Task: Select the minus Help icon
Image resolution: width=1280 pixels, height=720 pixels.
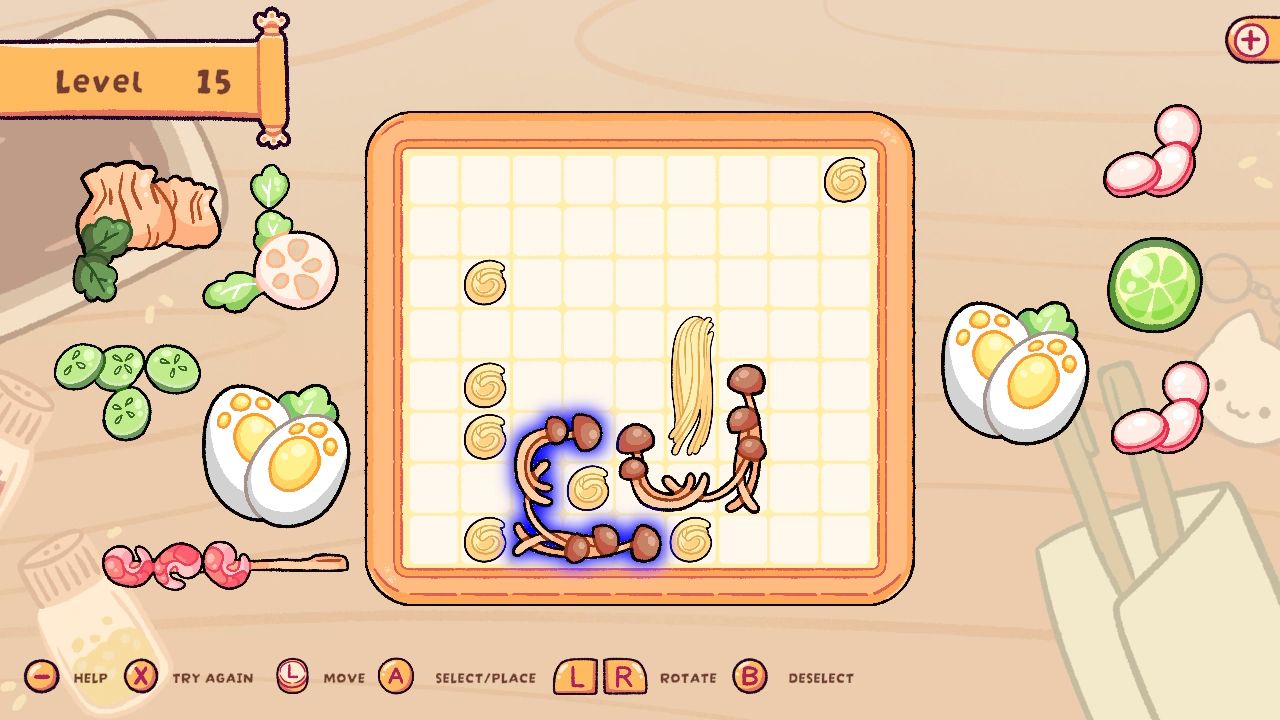Action: point(40,677)
